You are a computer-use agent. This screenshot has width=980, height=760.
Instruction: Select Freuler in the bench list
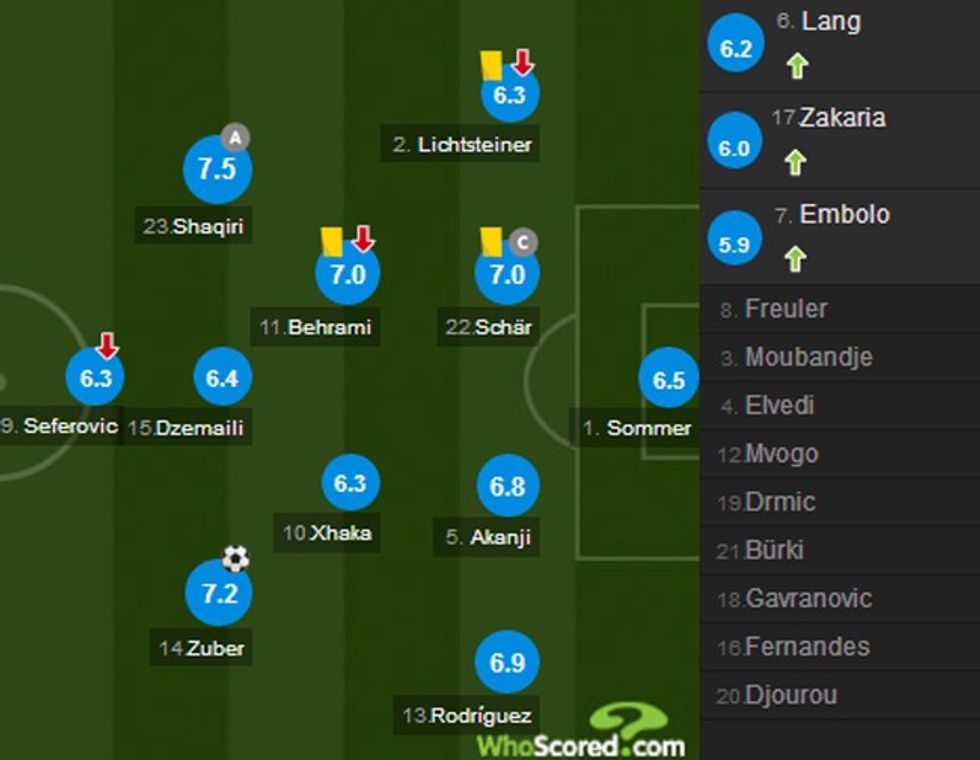point(785,309)
